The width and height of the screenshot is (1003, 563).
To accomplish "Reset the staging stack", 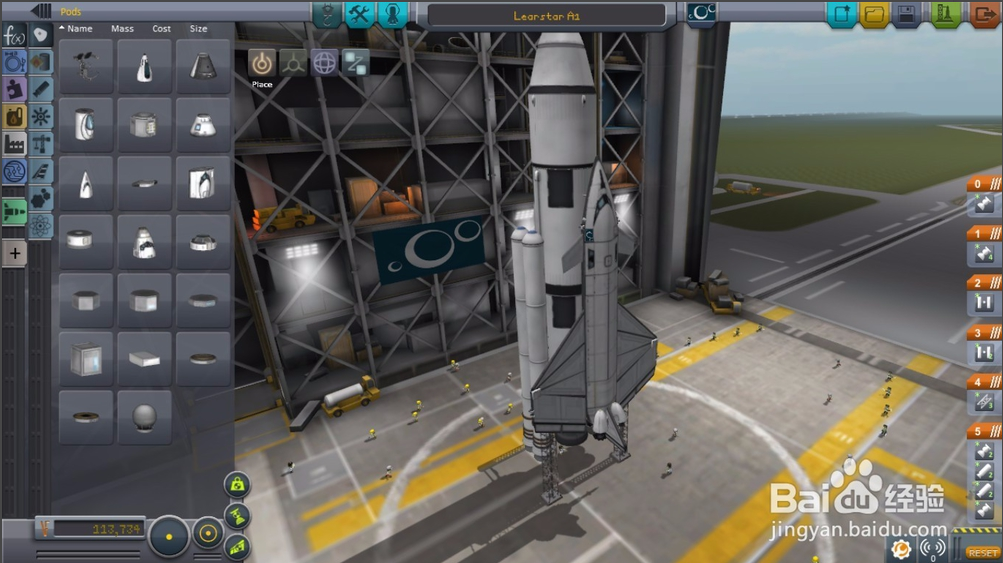I will click(x=982, y=552).
